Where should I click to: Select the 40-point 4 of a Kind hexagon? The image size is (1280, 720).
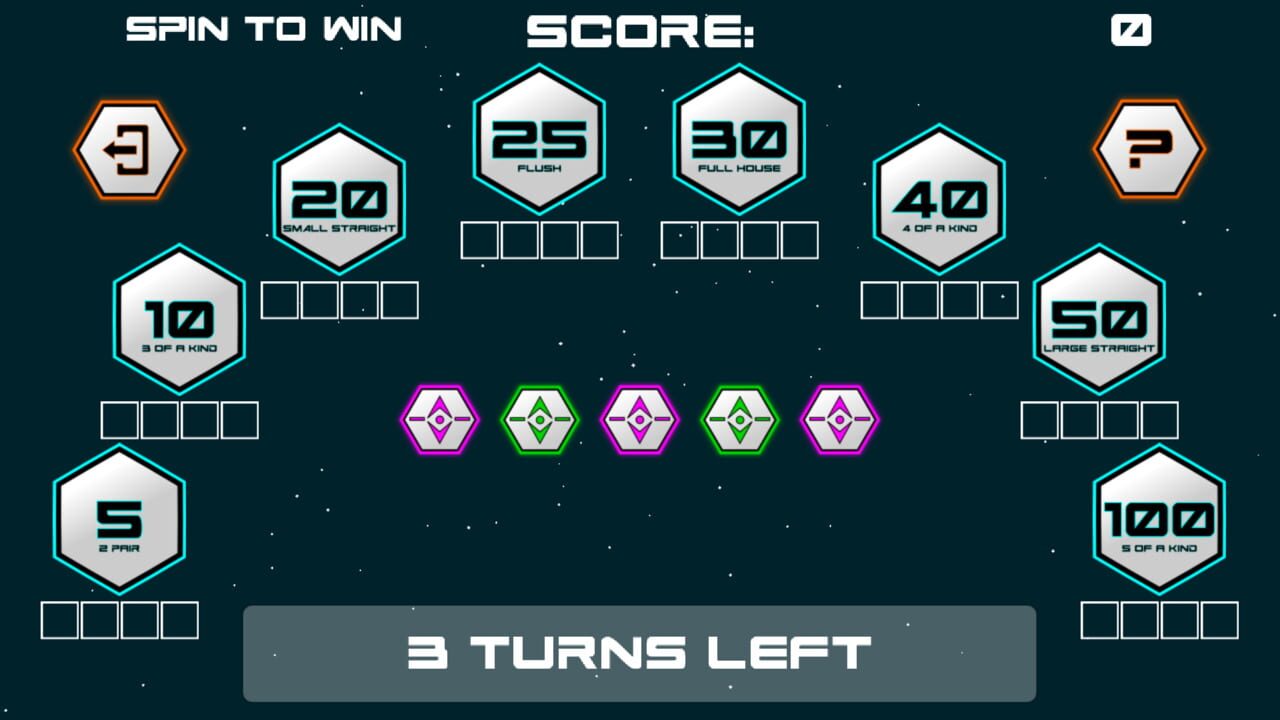tap(939, 200)
